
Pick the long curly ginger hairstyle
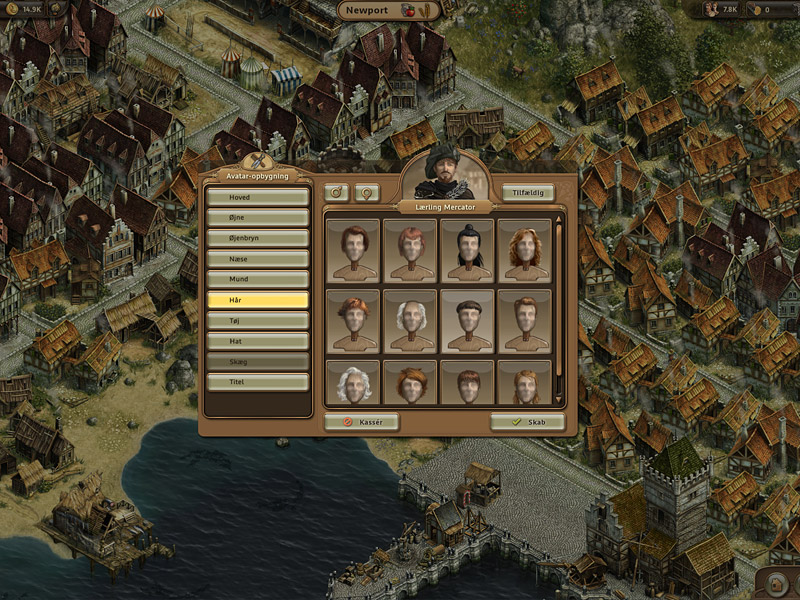[x=525, y=251]
